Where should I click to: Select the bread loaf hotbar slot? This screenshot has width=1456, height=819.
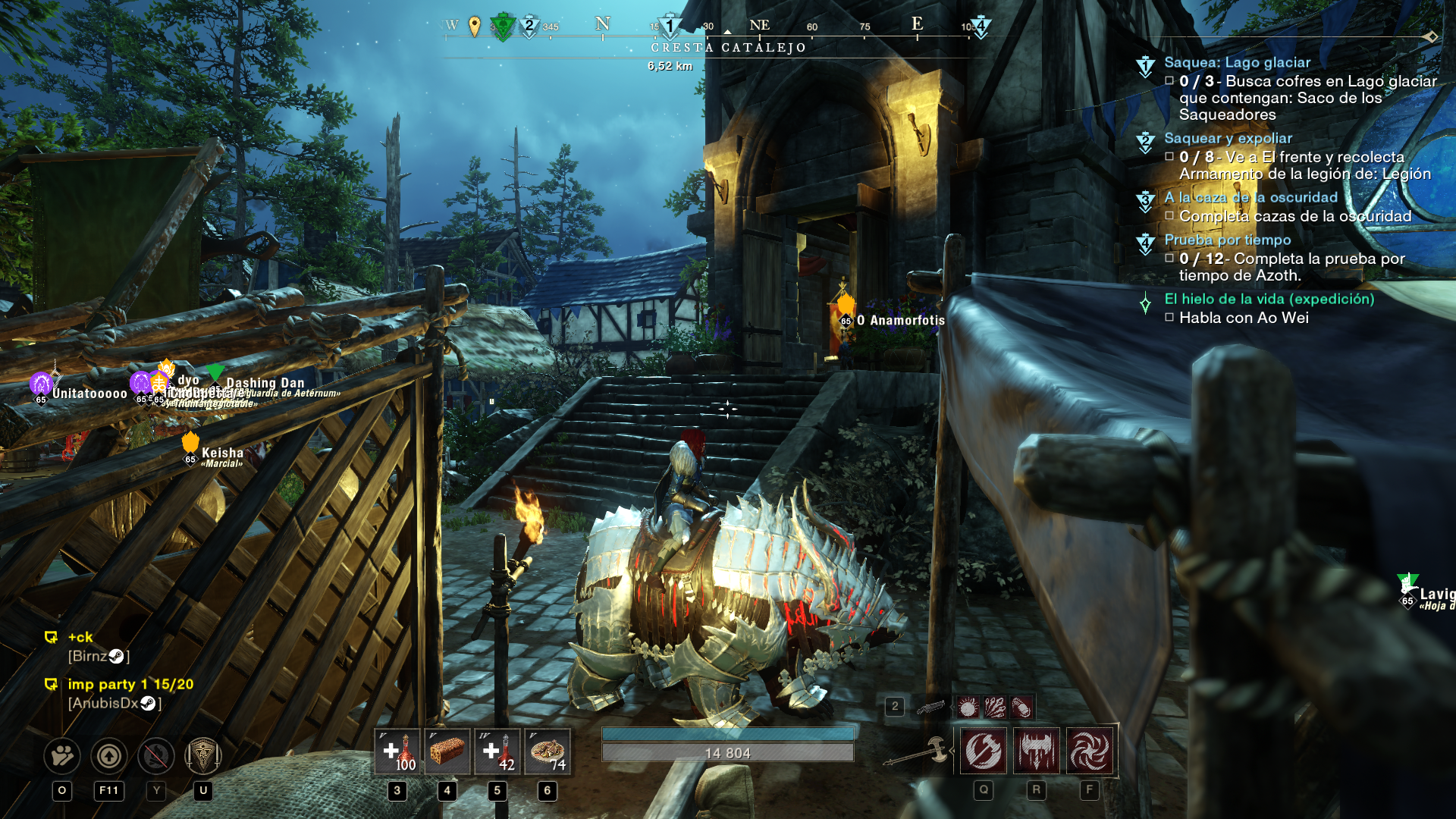[x=447, y=752]
